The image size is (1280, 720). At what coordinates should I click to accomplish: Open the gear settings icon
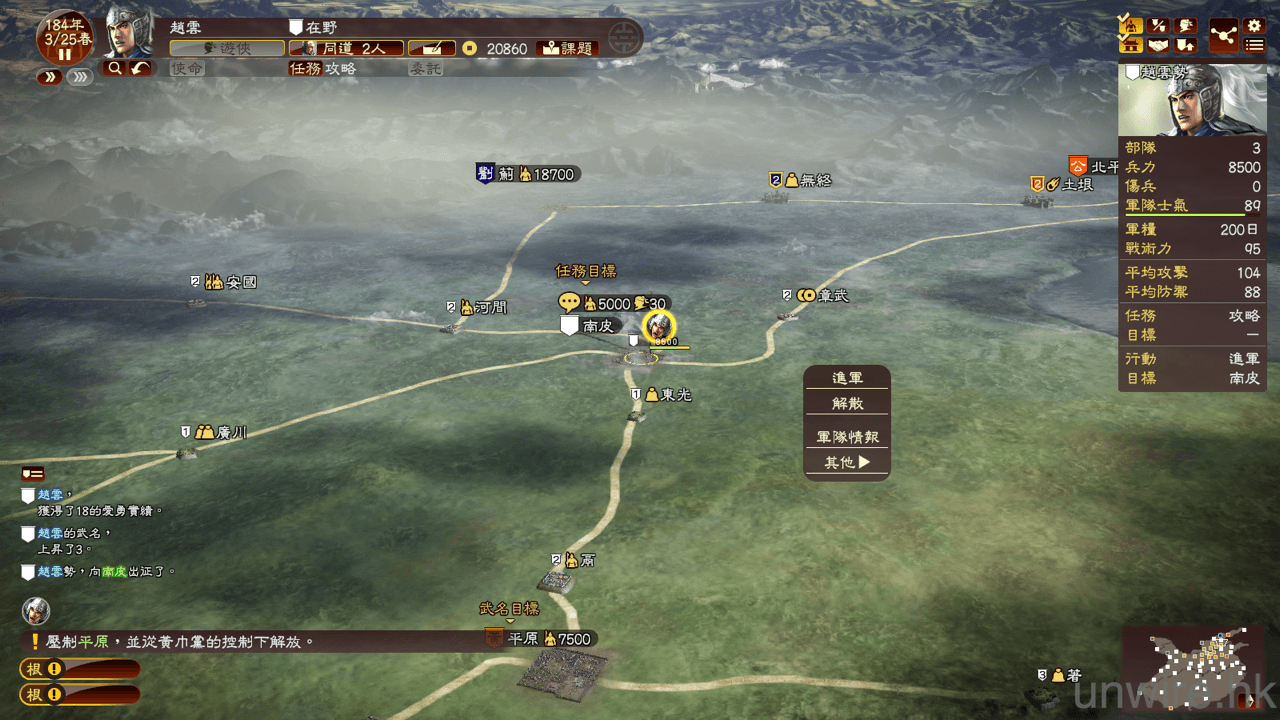point(1254,25)
